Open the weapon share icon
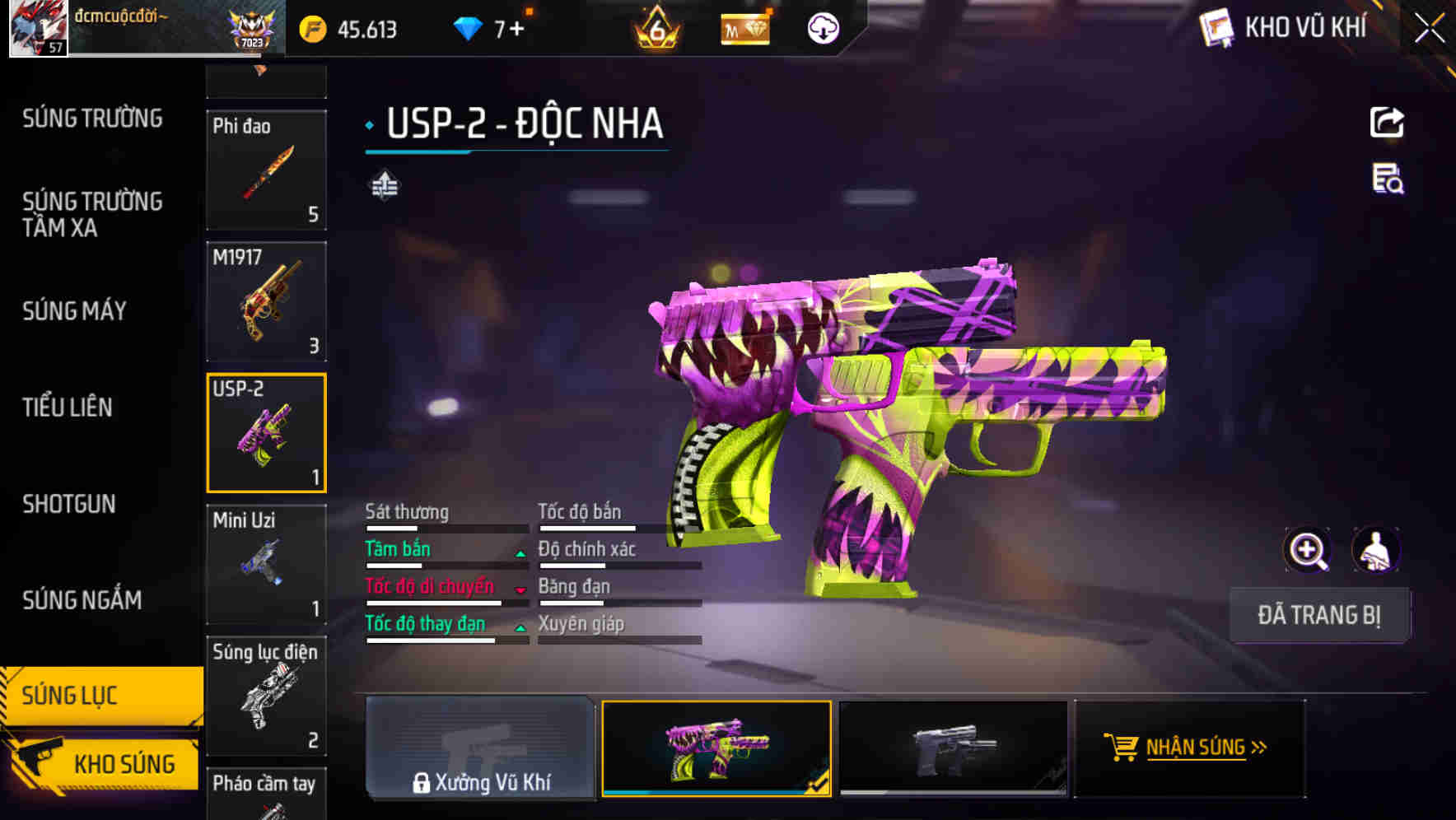 [1388, 122]
